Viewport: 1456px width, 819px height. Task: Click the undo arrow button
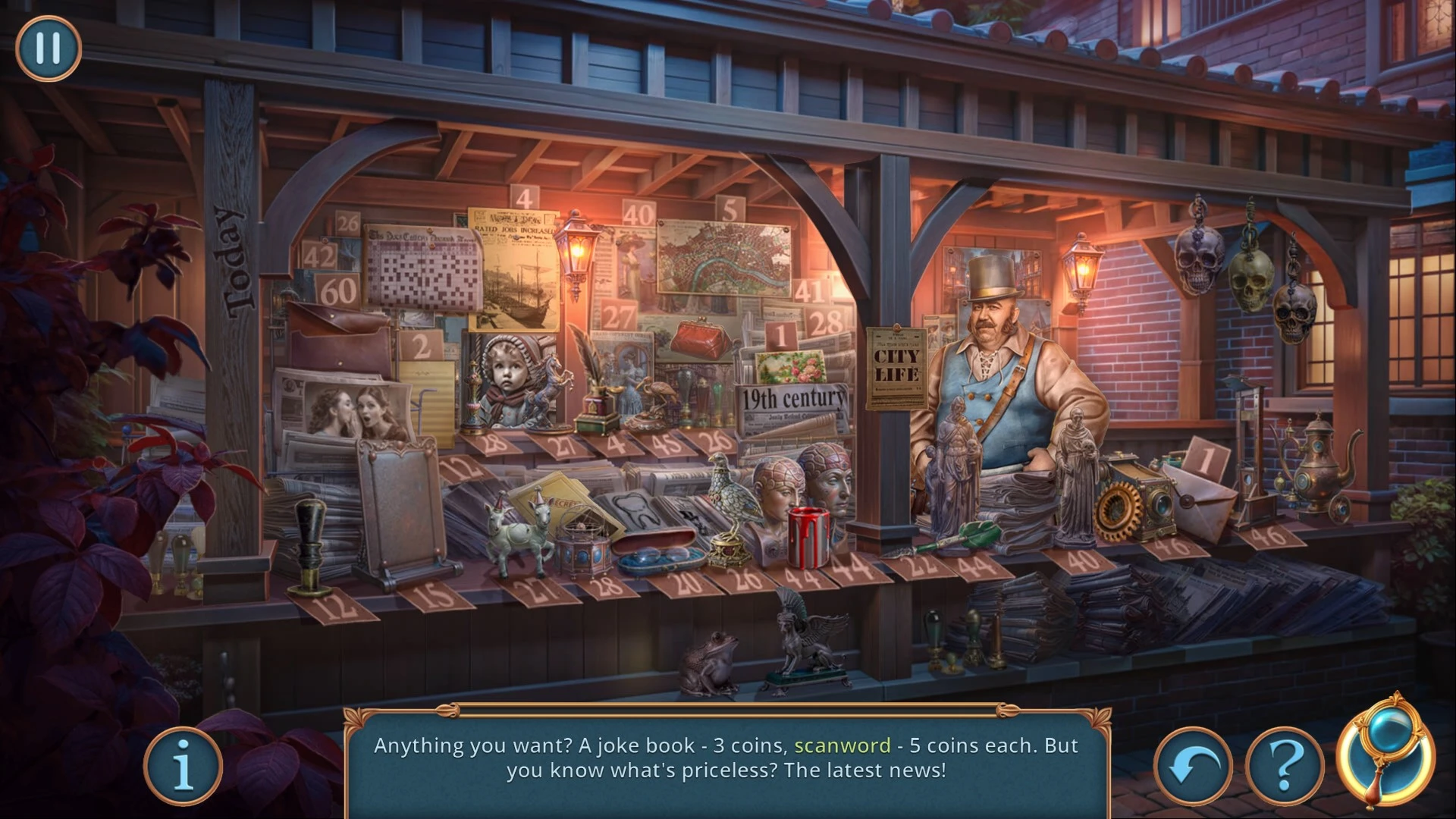(1193, 767)
